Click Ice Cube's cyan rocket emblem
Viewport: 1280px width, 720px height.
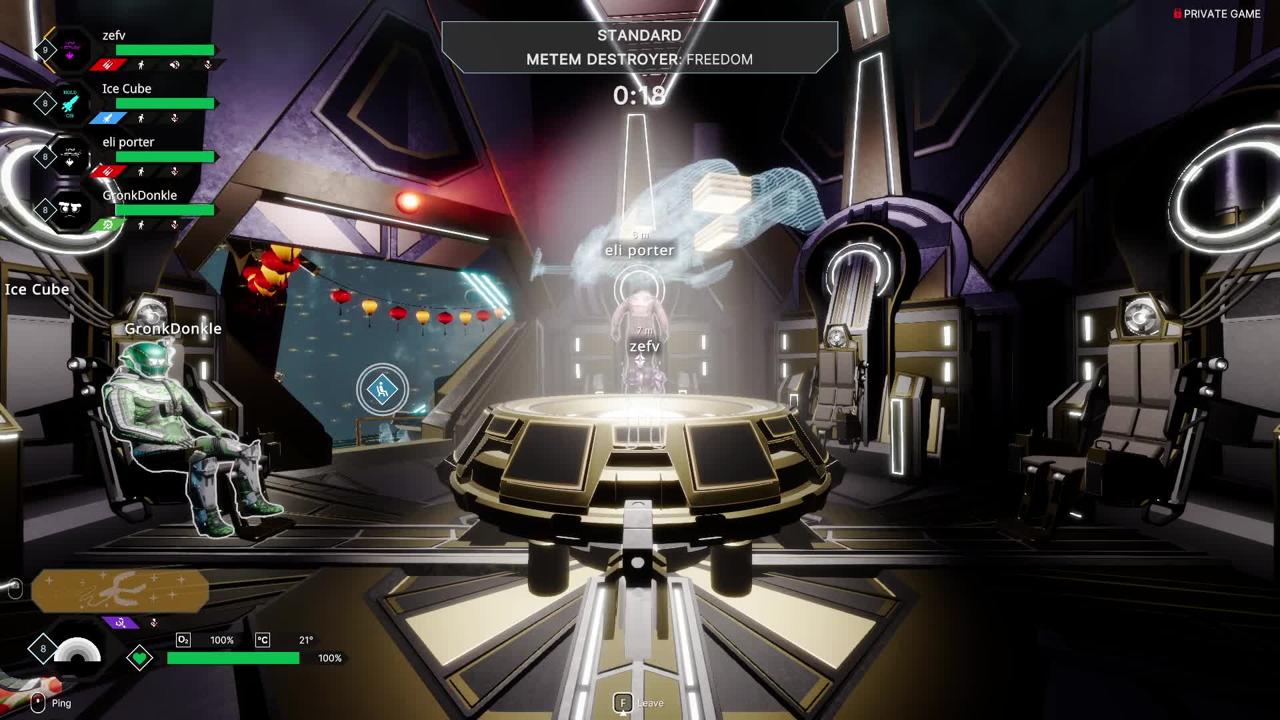[70, 103]
